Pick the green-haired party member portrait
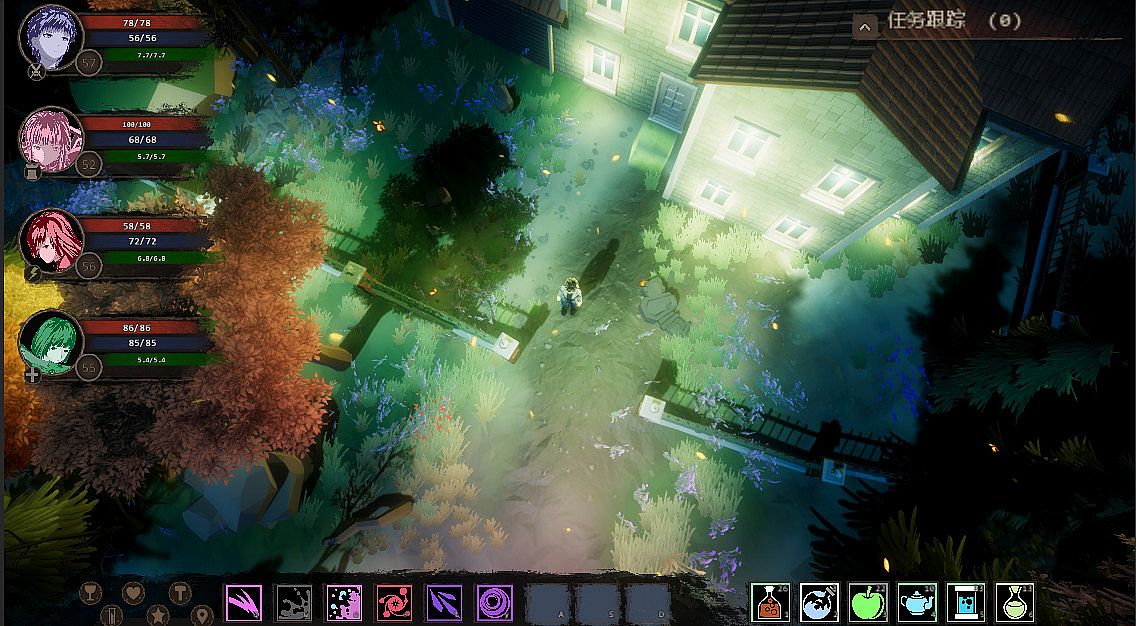The width and height of the screenshot is (1136, 626). click(x=50, y=342)
